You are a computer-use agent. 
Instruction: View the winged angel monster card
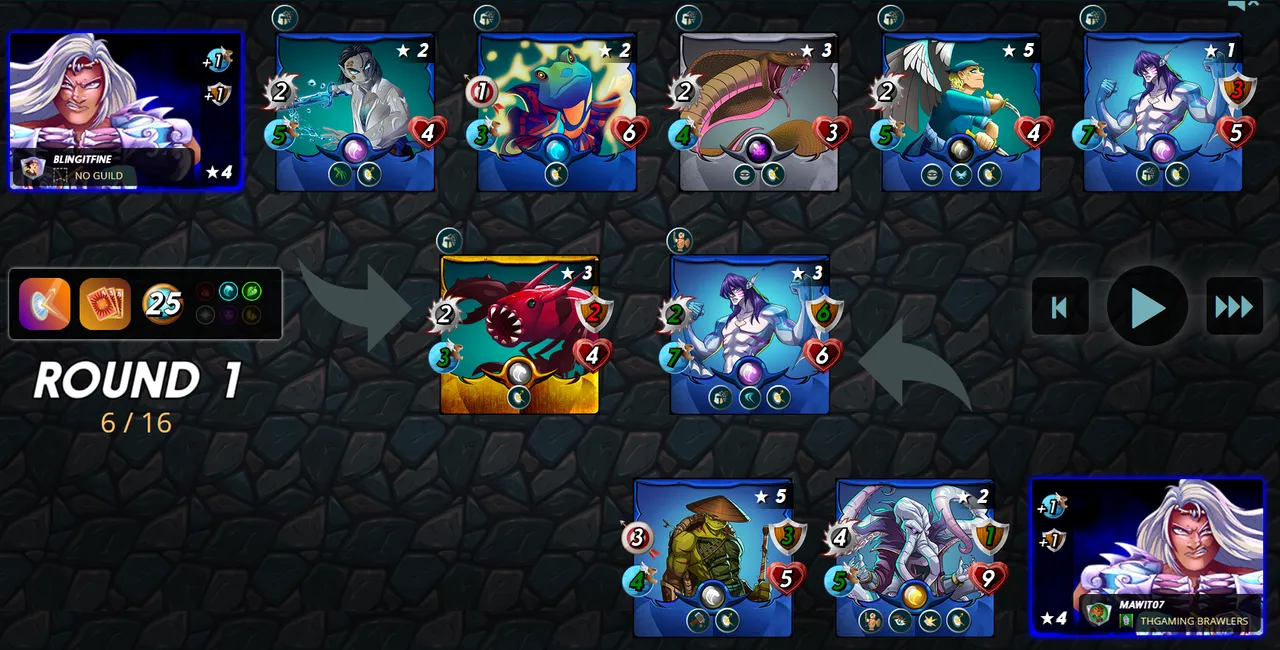pos(961,111)
